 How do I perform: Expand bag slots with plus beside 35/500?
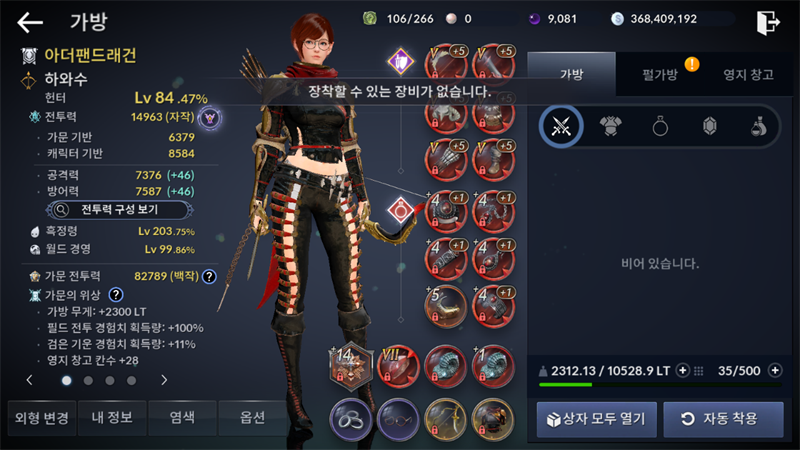tap(772, 370)
